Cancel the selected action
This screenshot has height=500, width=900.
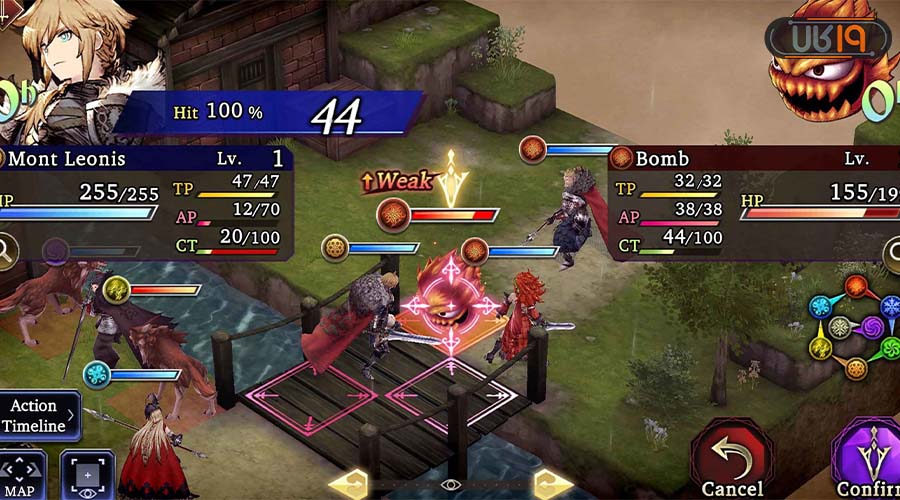(x=733, y=462)
